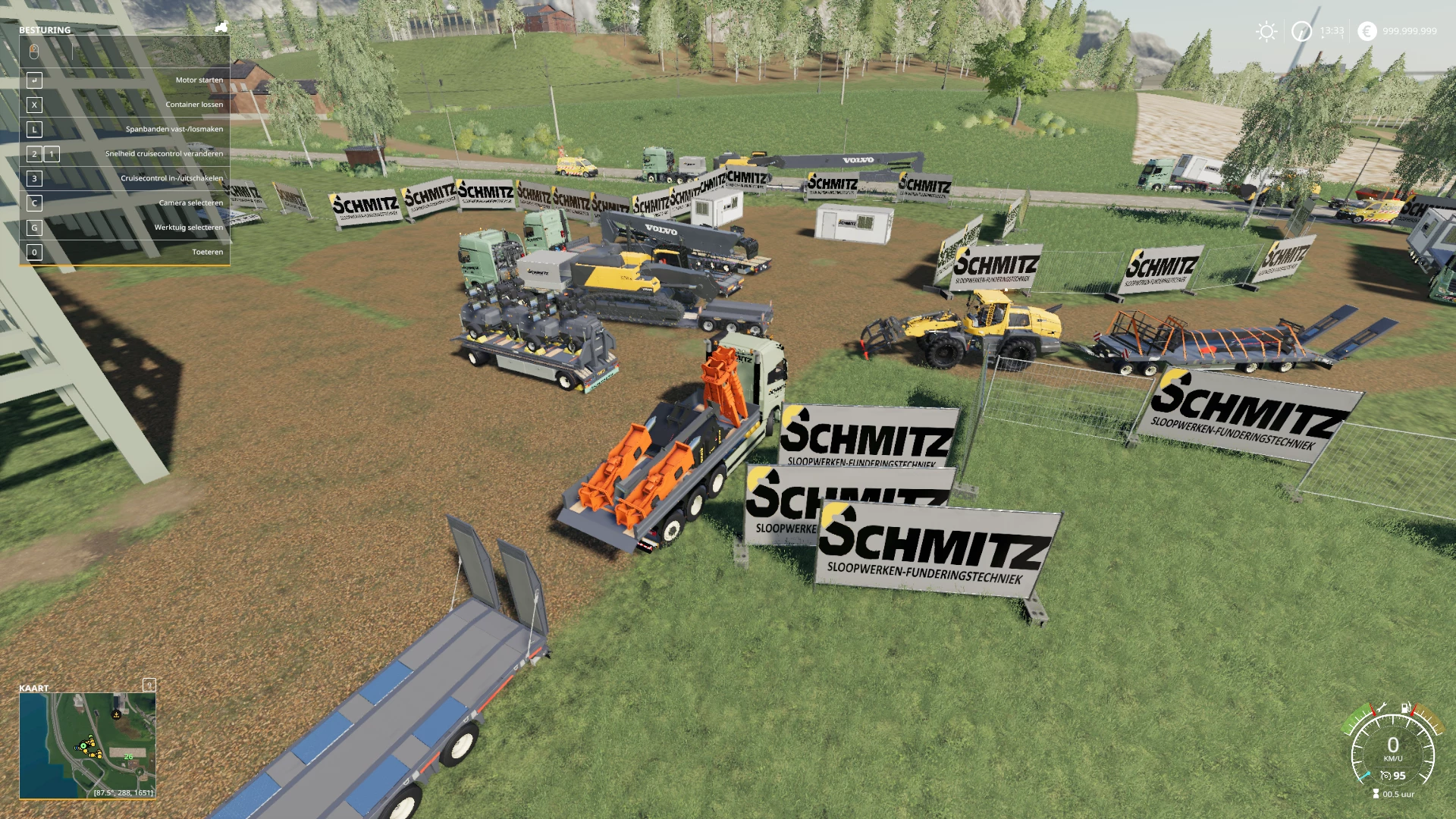Select the euro money icon

1367,31
